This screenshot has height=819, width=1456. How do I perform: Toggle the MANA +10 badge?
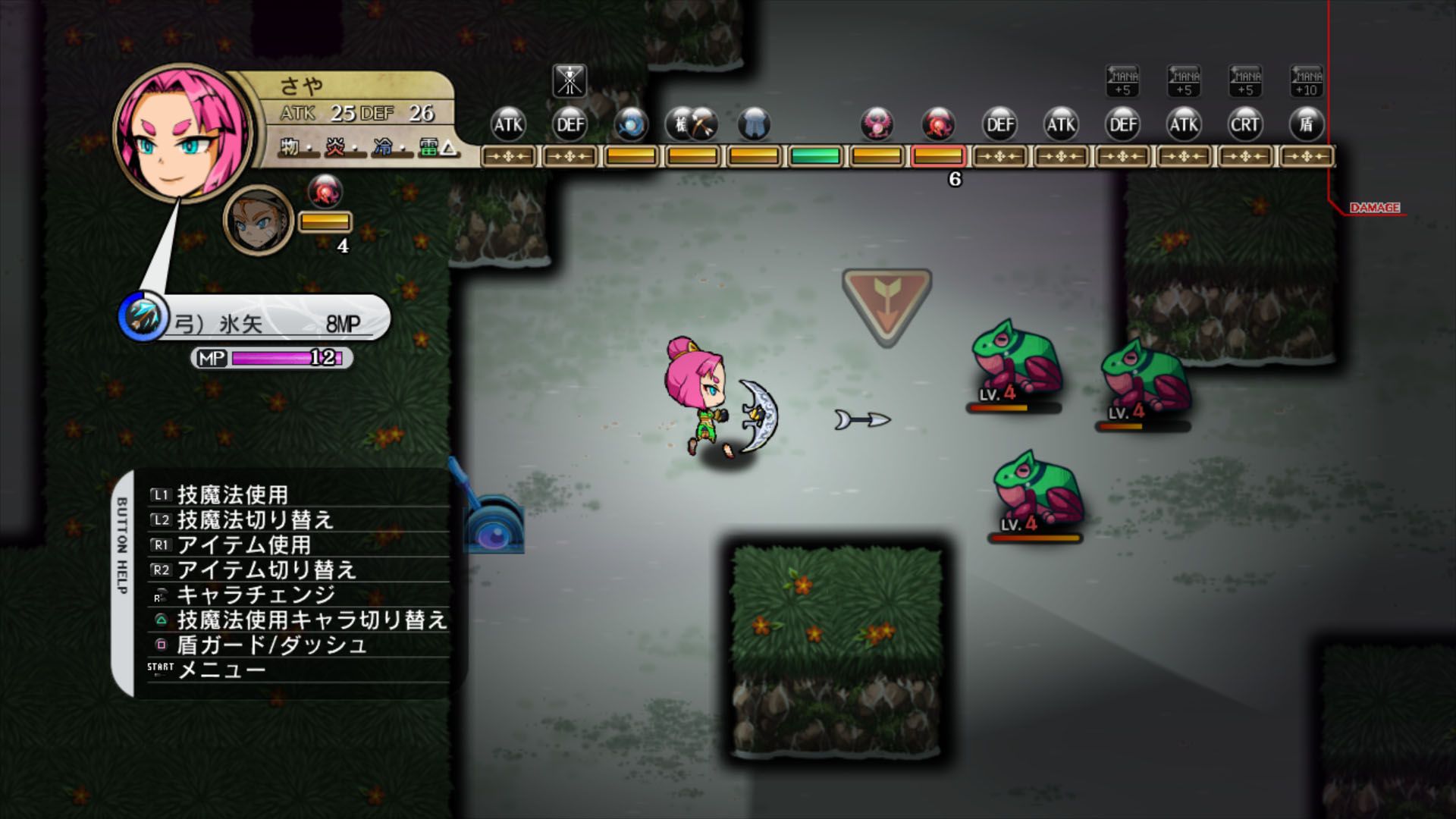click(x=1307, y=82)
